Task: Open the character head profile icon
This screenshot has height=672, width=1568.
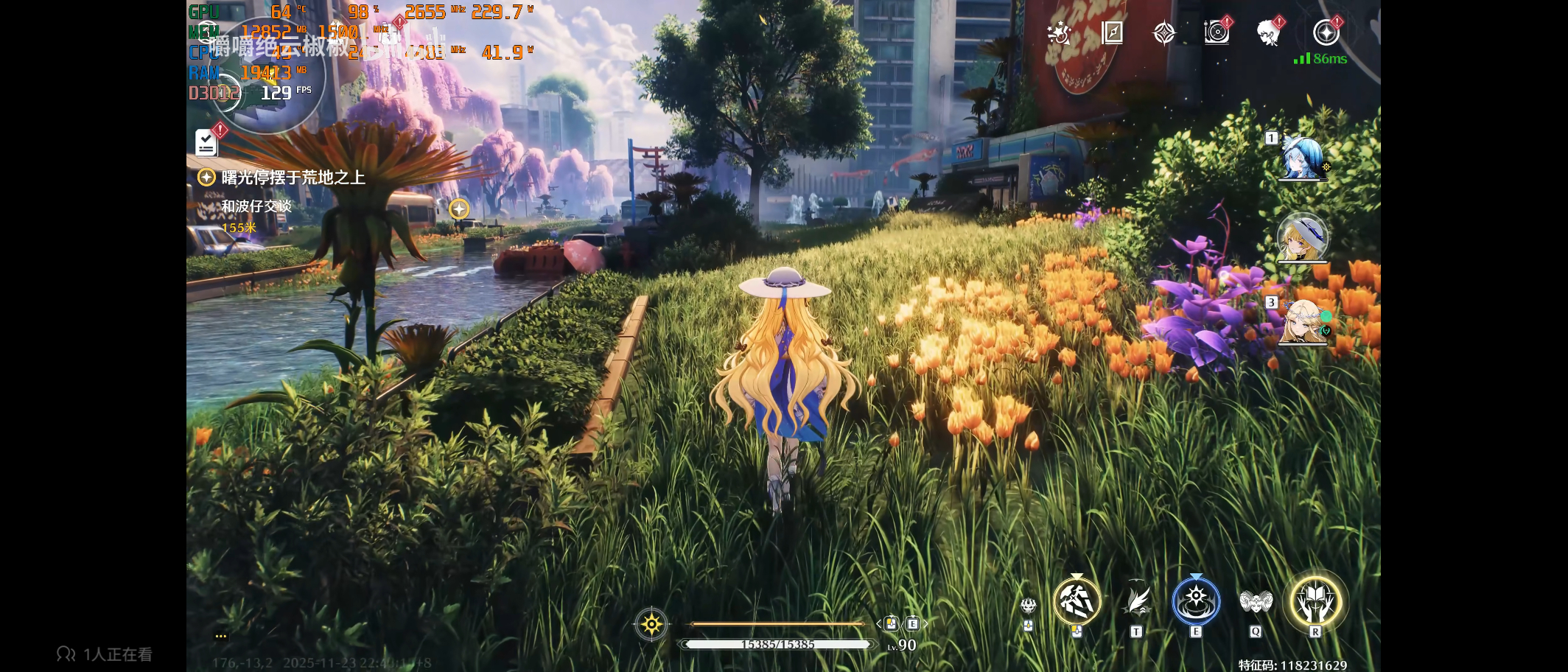Action: (1268, 33)
